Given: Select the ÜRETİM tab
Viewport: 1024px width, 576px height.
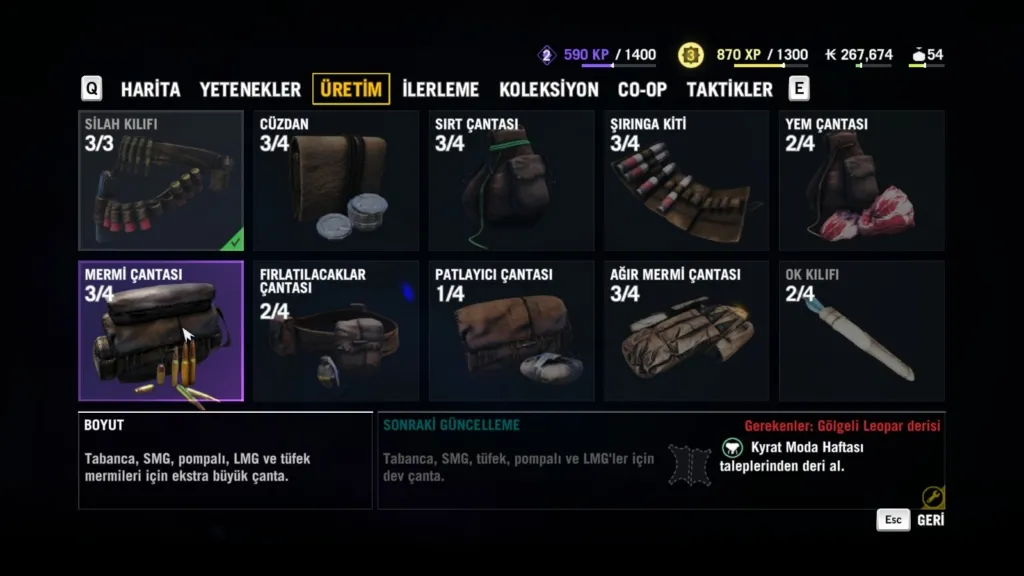Looking at the screenshot, I should point(351,89).
